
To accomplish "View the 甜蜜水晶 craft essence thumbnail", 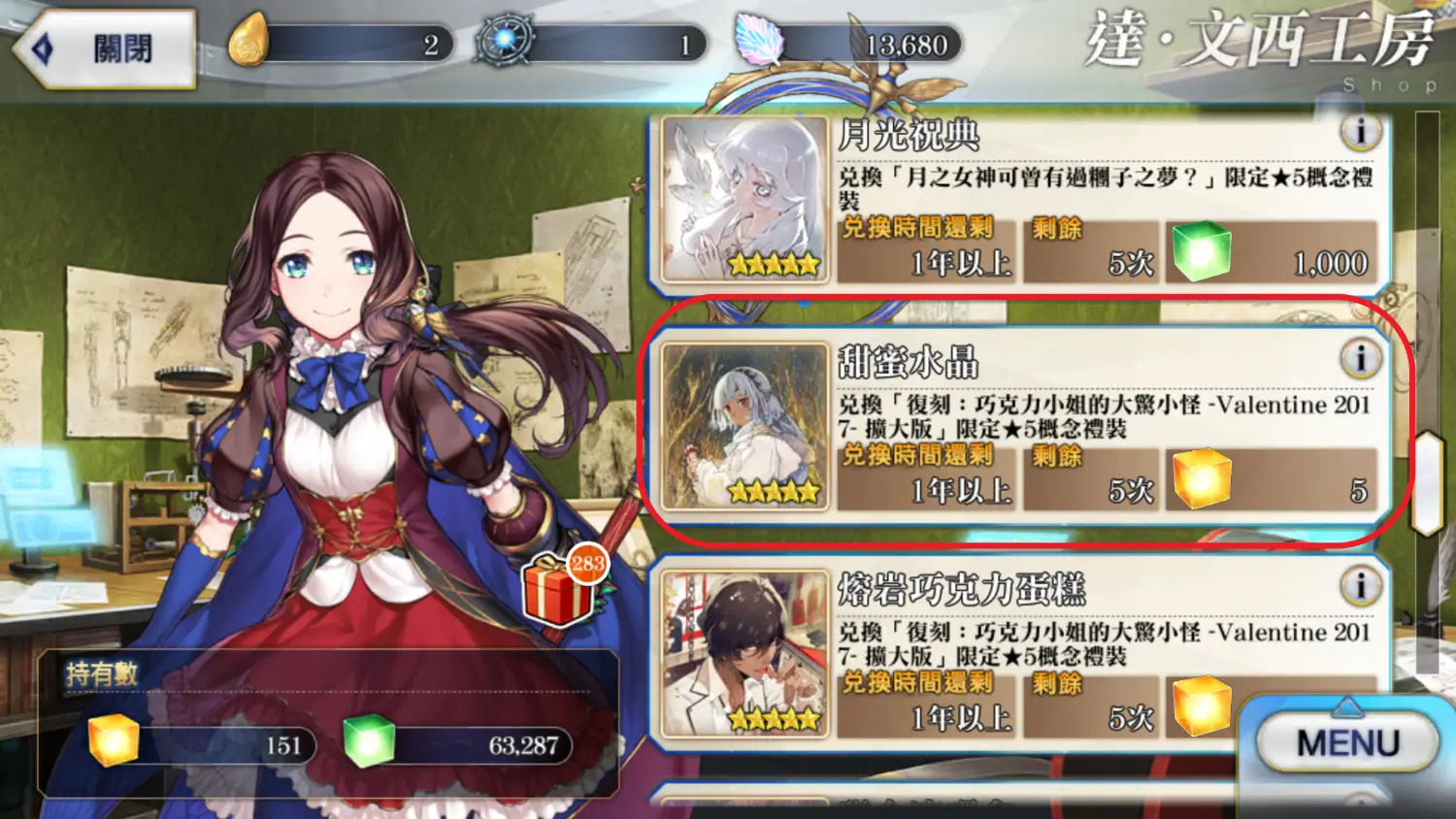I will pos(745,427).
